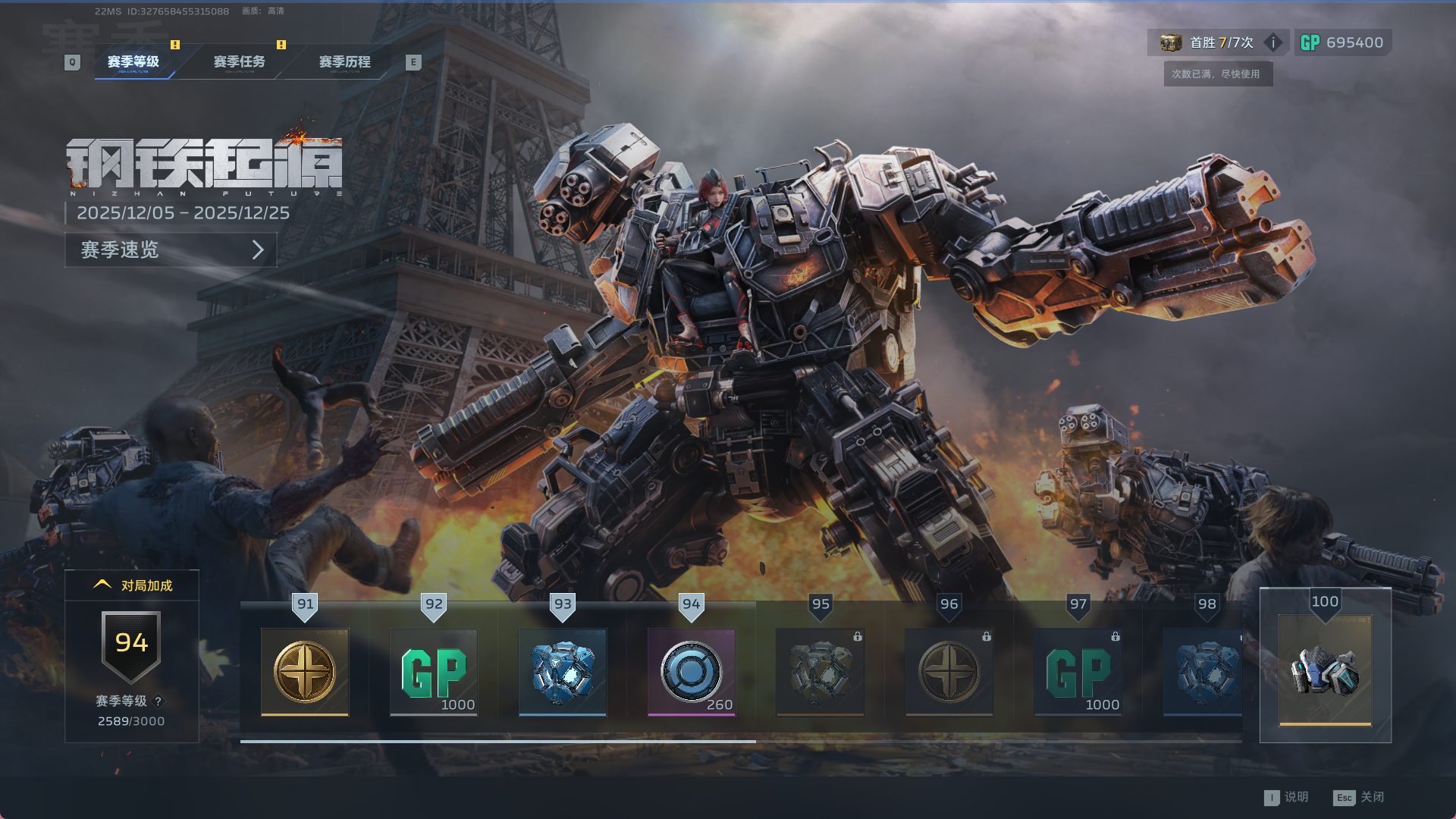The height and width of the screenshot is (819, 1456).
Task: Select the level 92 GP 1000 reward
Action: 434,672
